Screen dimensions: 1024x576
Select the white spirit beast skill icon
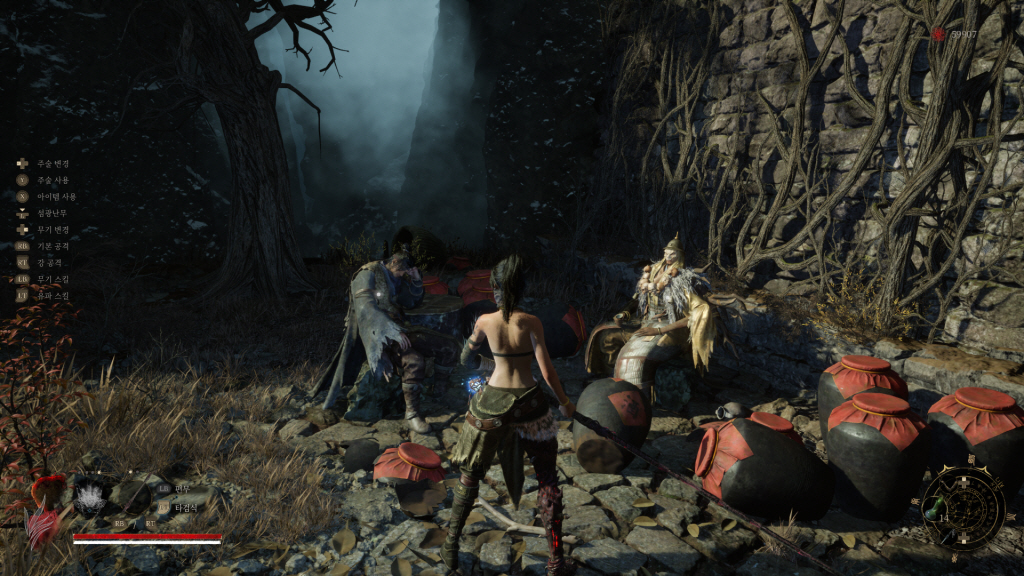pos(90,498)
